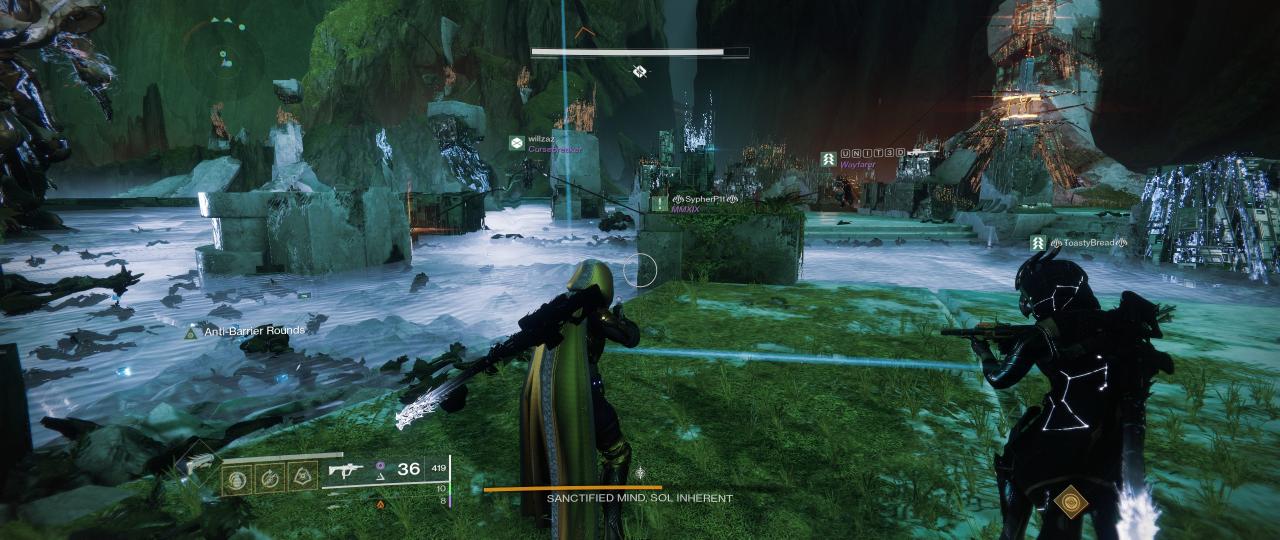
Task: Activate the melee ability icon
Action: coord(269,477)
